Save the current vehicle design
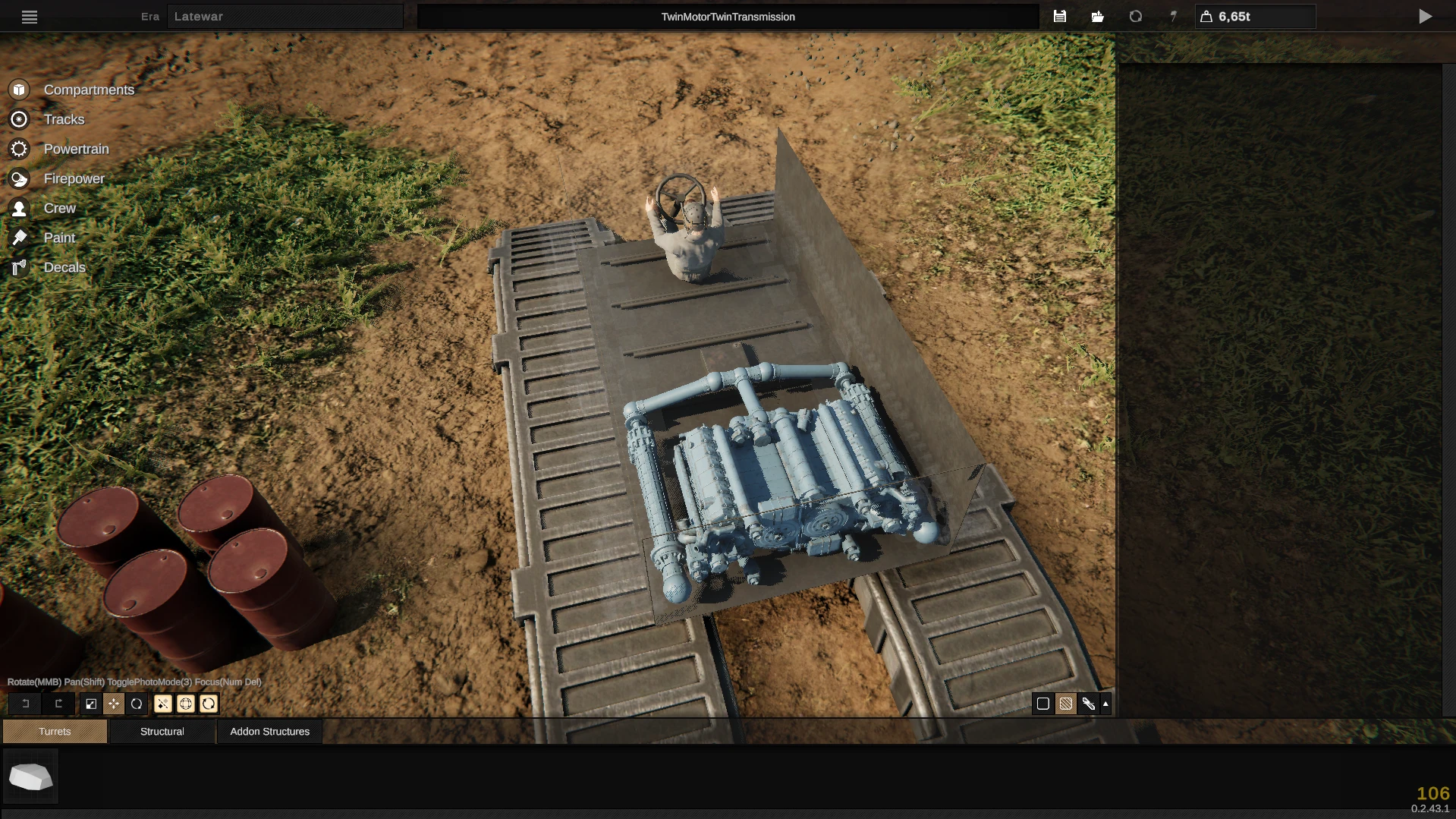This screenshot has width=1456, height=819. coord(1060,16)
